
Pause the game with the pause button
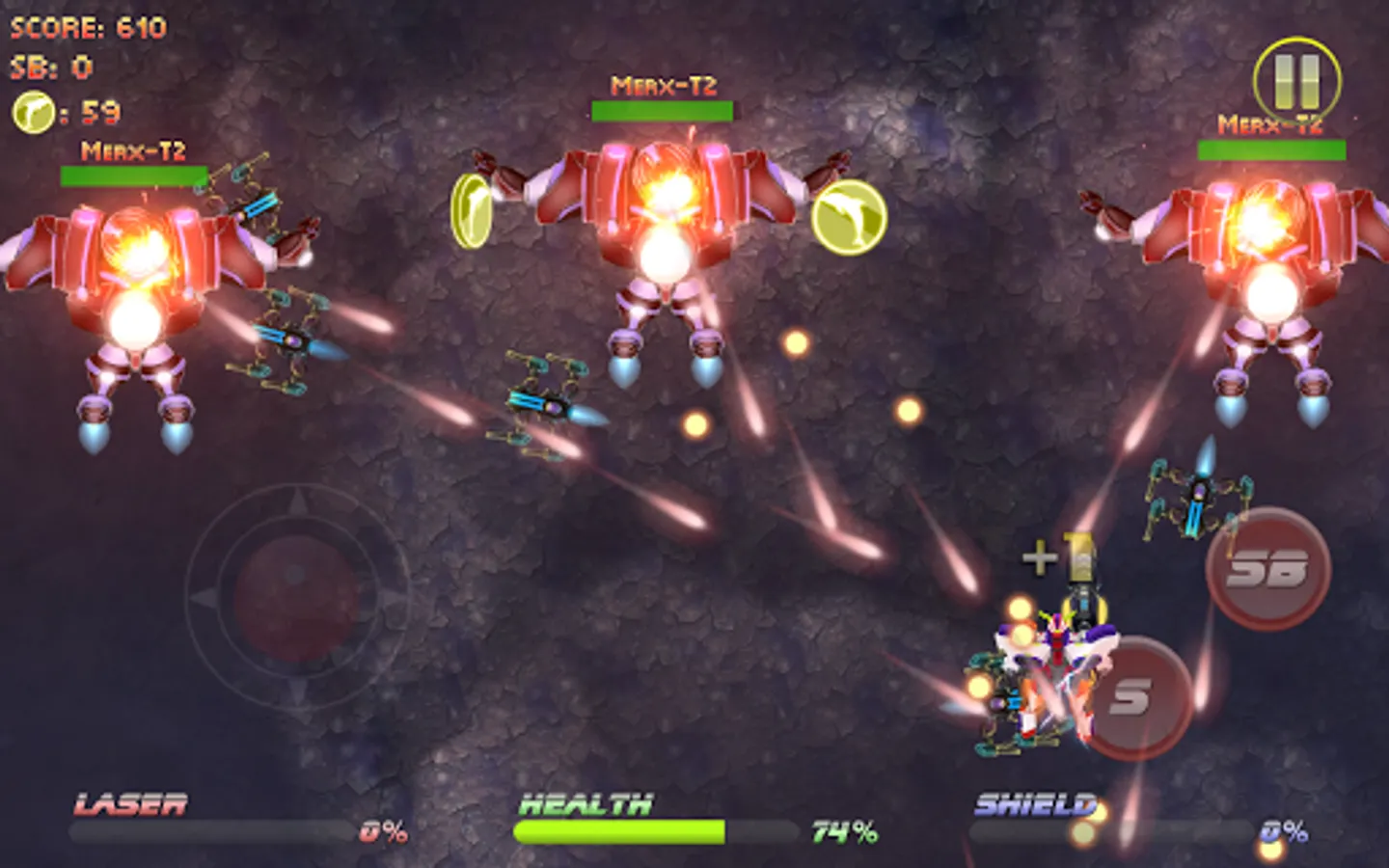(x=1296, y=81)
